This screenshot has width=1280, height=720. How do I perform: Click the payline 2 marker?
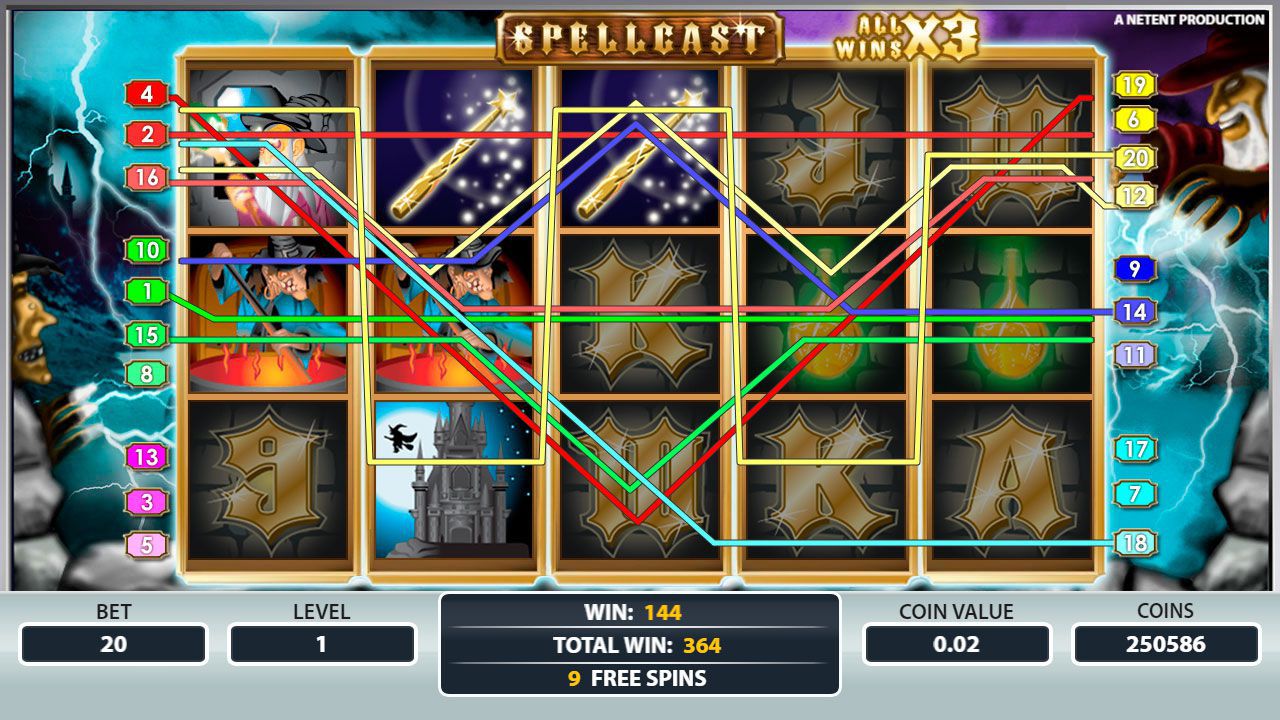pyautogui.click(x=147, y=134)
